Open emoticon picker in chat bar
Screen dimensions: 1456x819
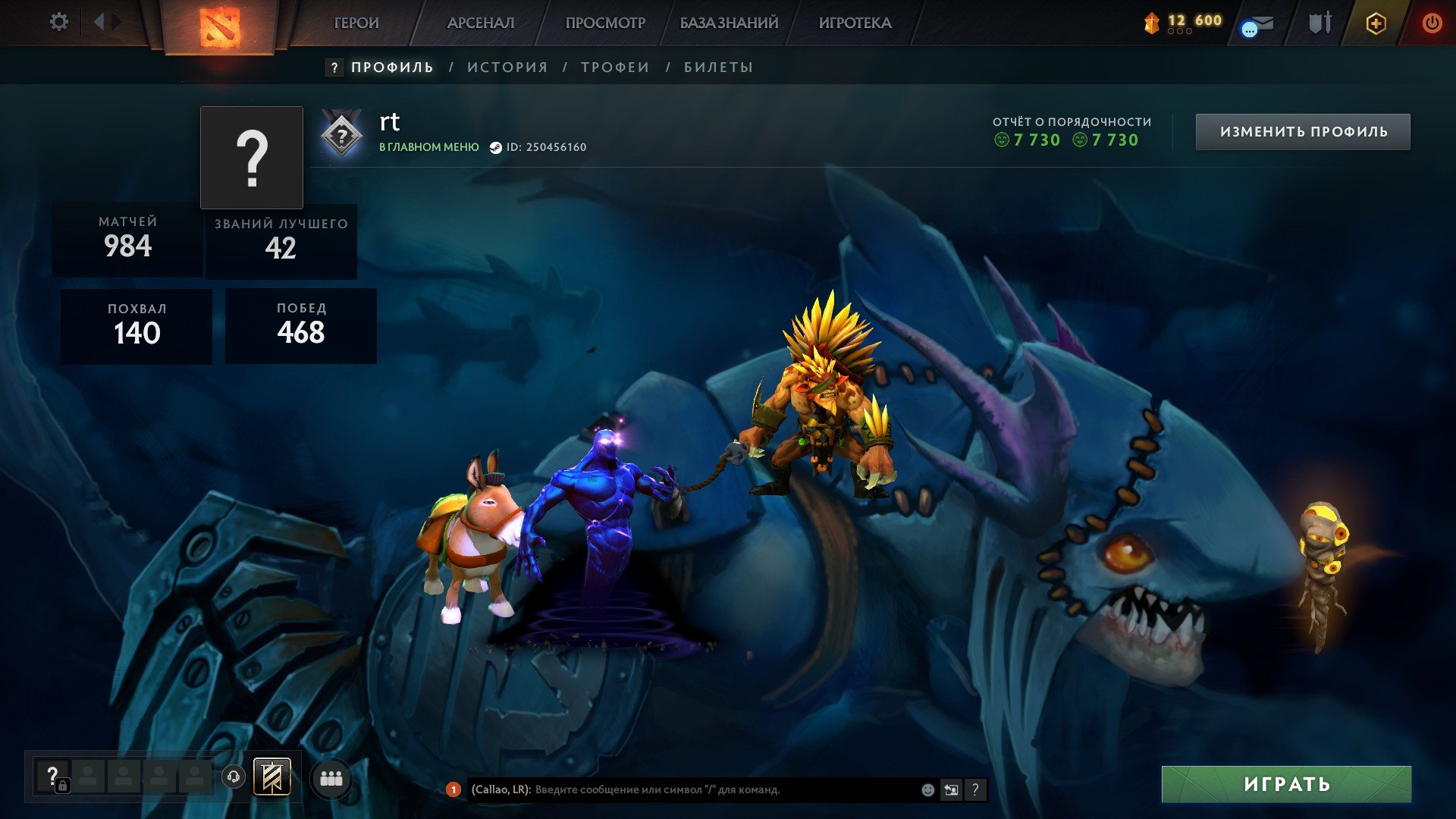point(926,789)
